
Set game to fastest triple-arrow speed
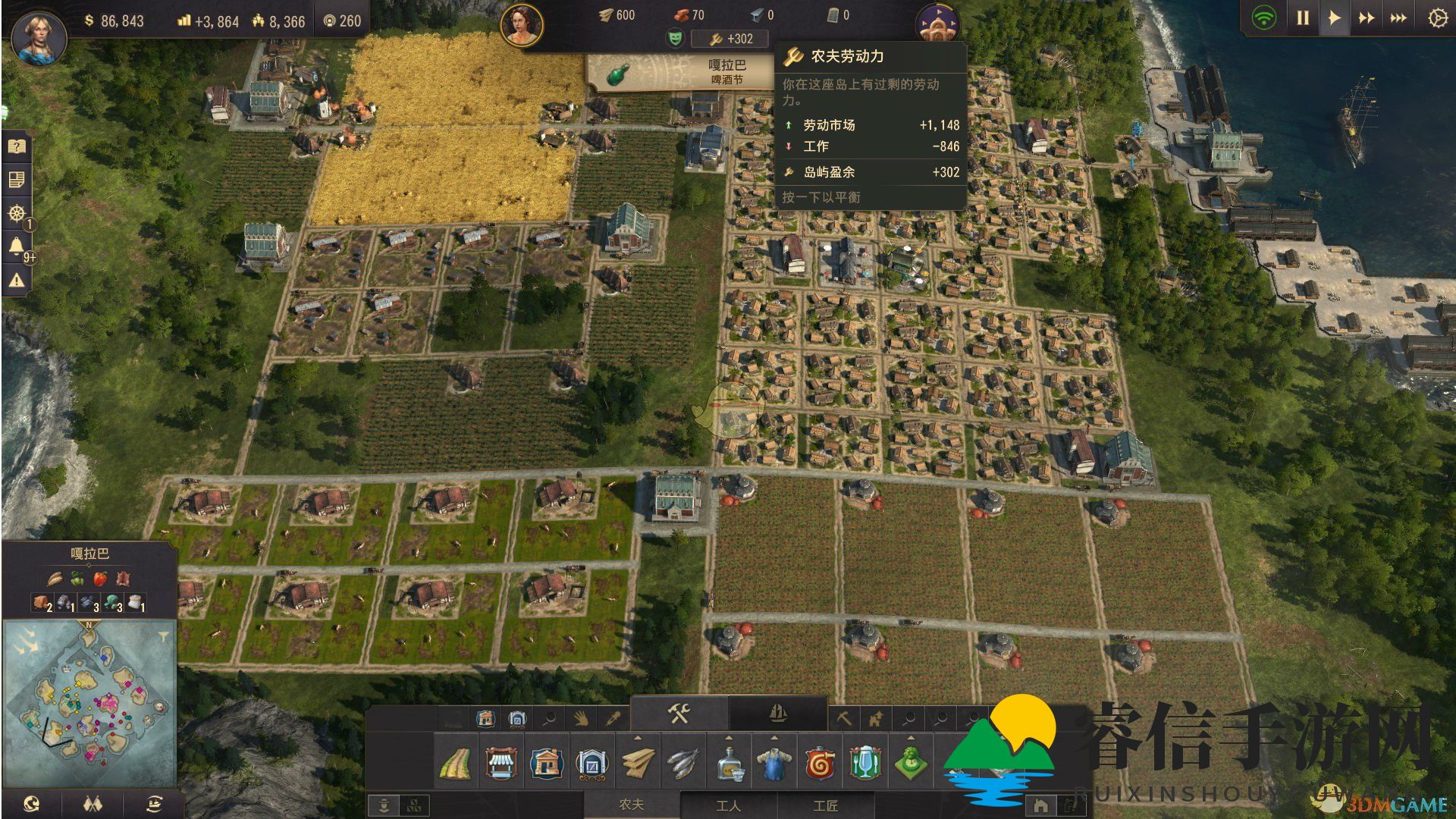pyautogui.click(x=1398, y=17)
